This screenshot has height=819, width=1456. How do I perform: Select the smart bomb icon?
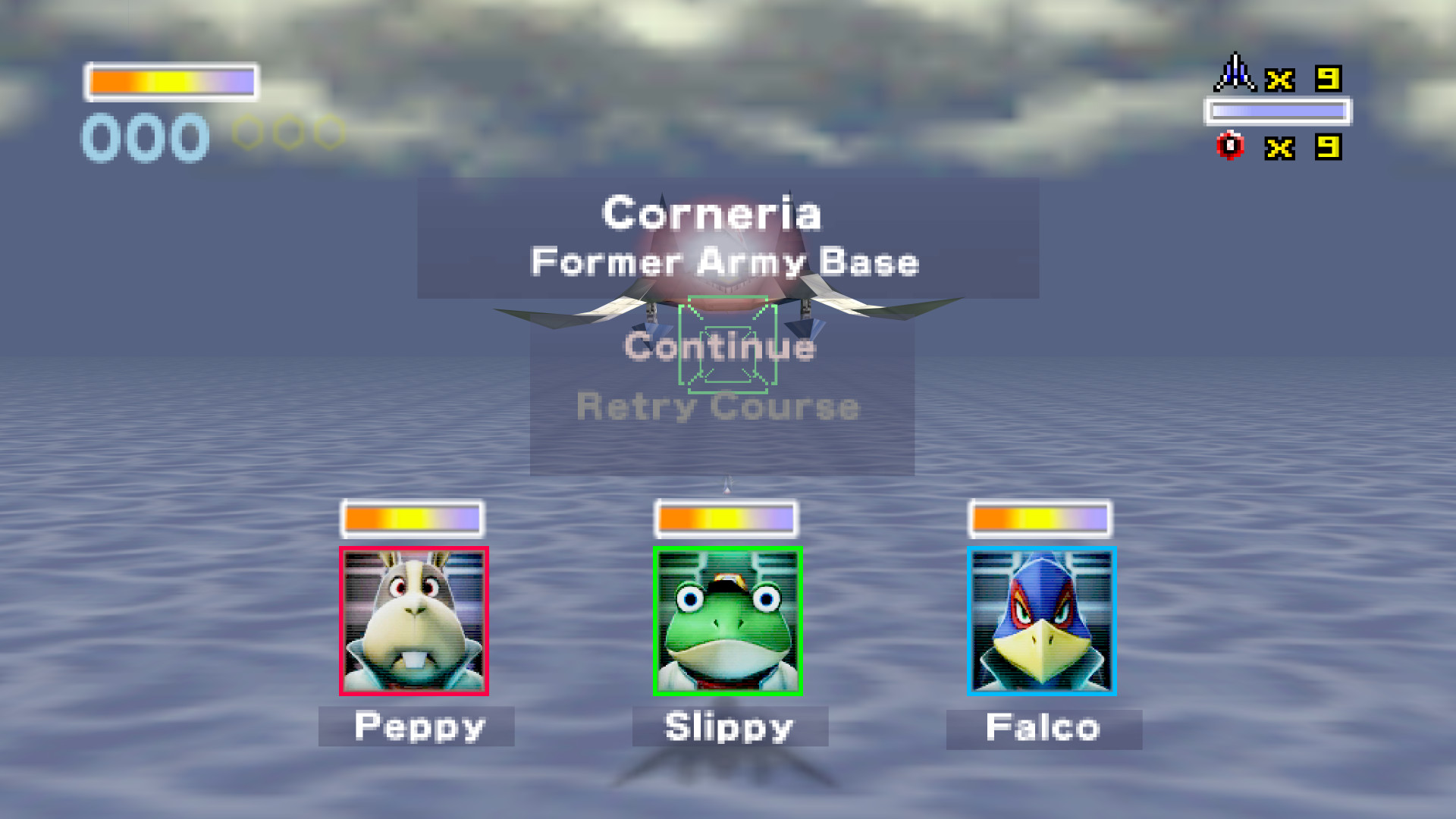1230,146
